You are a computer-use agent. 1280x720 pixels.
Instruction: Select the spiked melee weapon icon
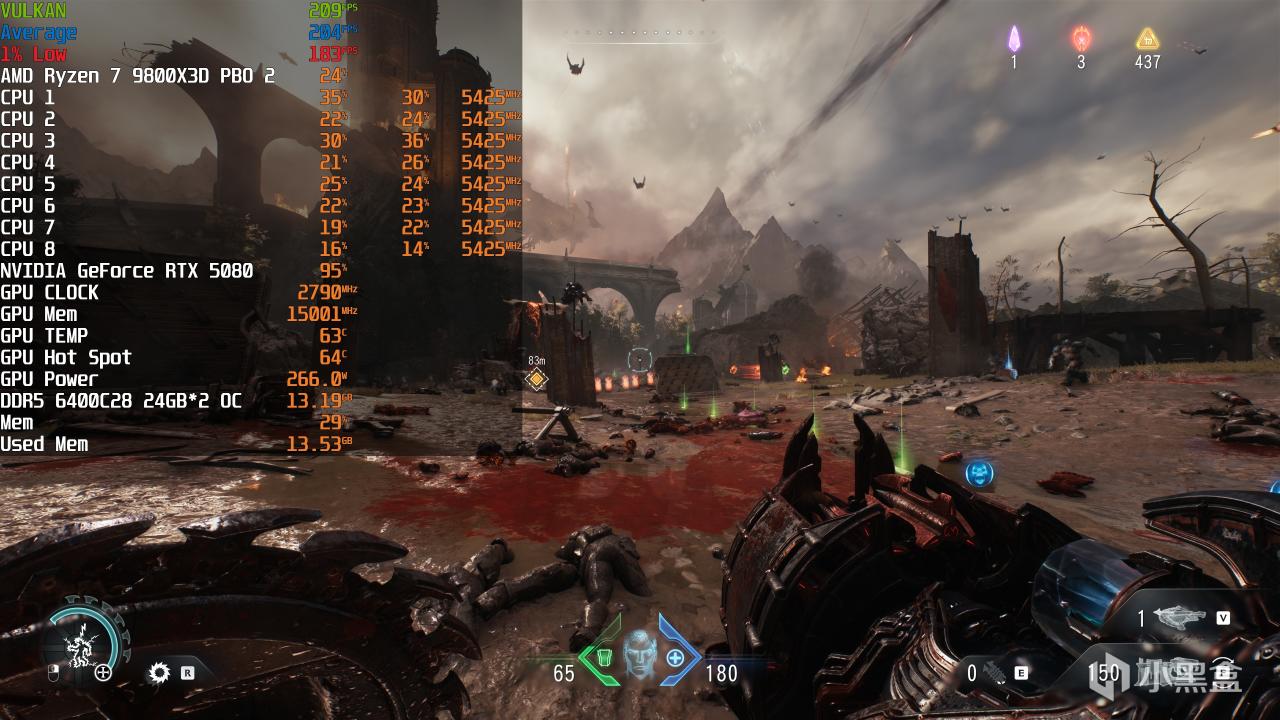click(x=992, y=673)
